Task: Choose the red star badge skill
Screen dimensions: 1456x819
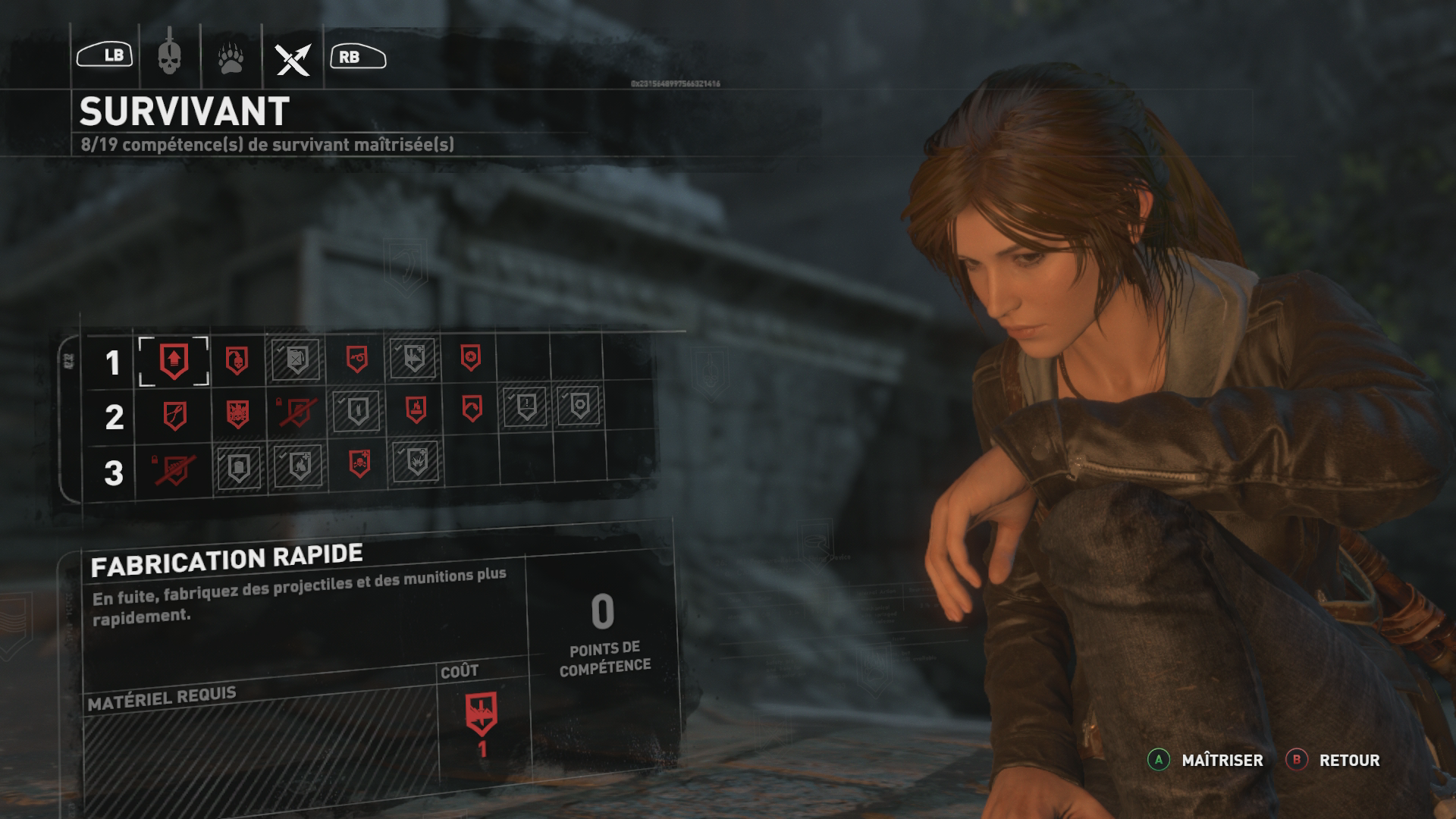Action: coord(470,357)
